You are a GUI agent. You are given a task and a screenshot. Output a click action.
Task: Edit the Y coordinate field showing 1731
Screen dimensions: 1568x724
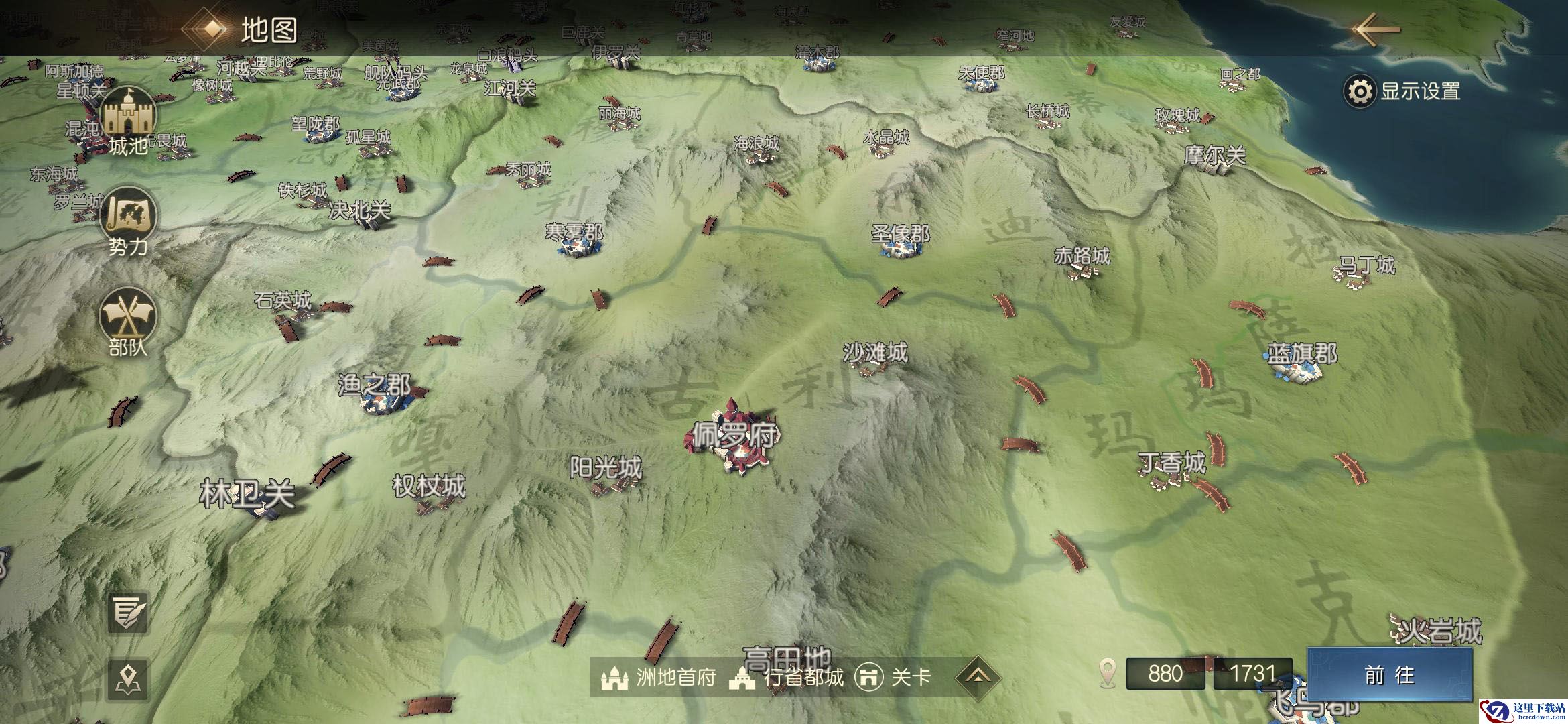tap(1252, 674)
